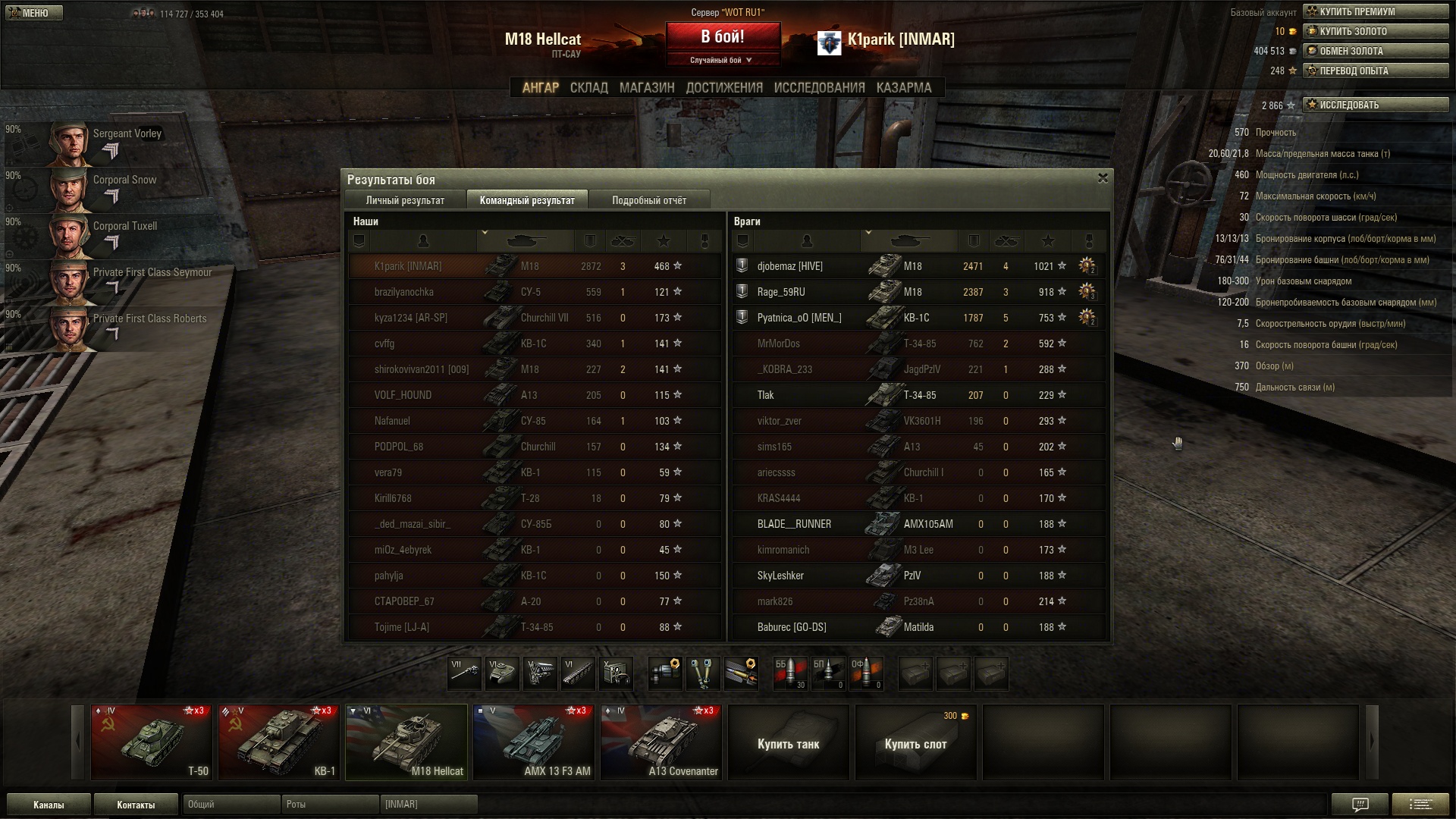Select the T-50 tank in the carousel
Viewport: 1456px width, 819px height.
152,742
